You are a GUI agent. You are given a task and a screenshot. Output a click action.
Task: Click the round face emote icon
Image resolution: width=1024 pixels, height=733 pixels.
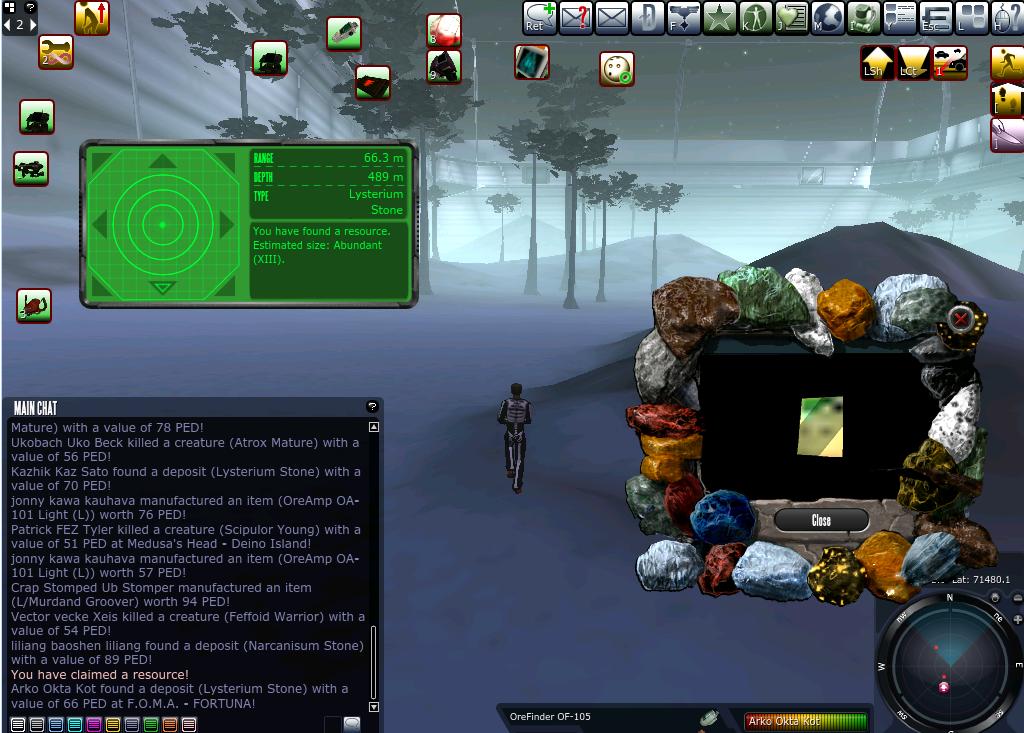pos(617,69)
